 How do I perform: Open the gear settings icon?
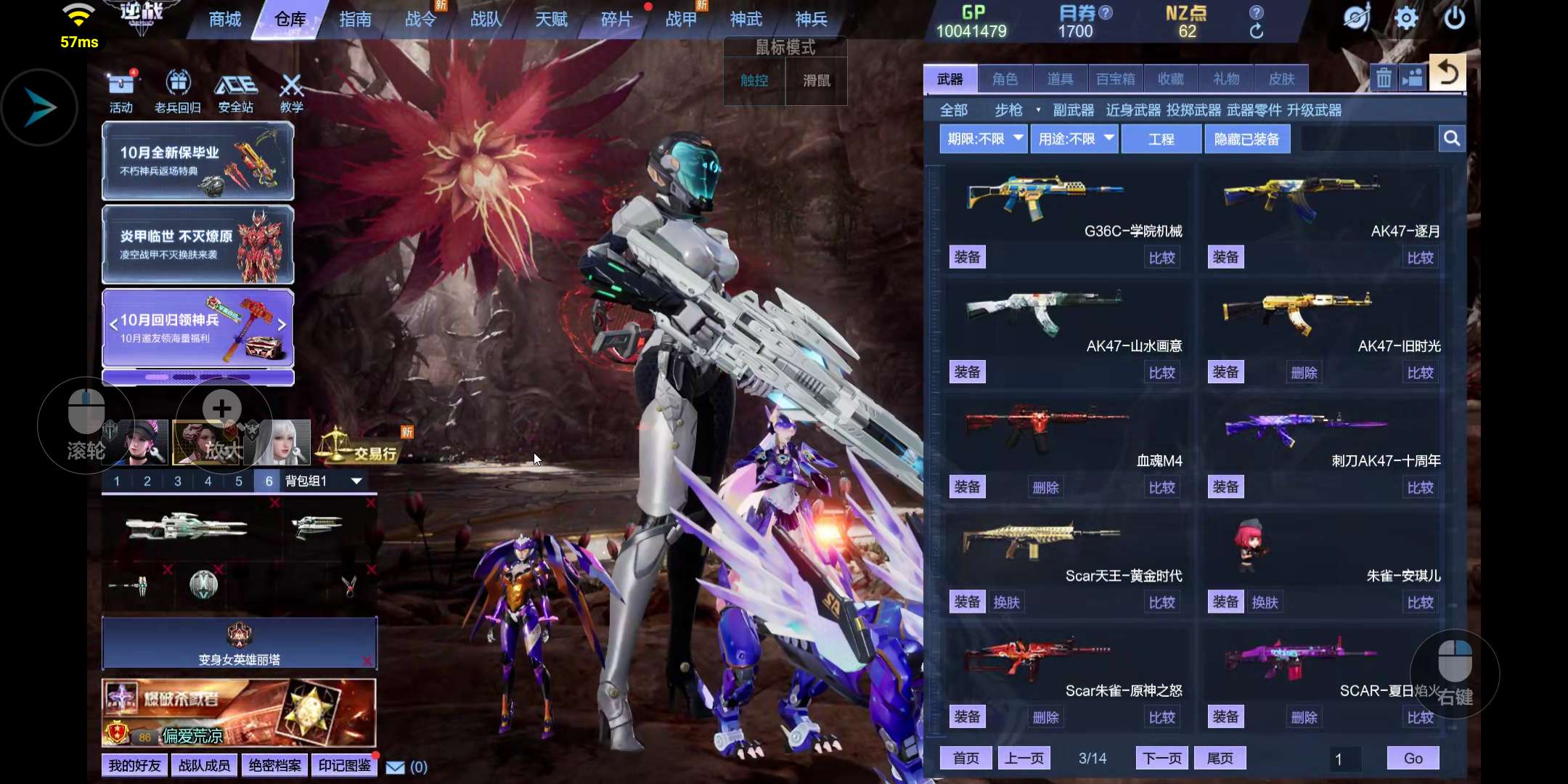[x=1405, y=18]
